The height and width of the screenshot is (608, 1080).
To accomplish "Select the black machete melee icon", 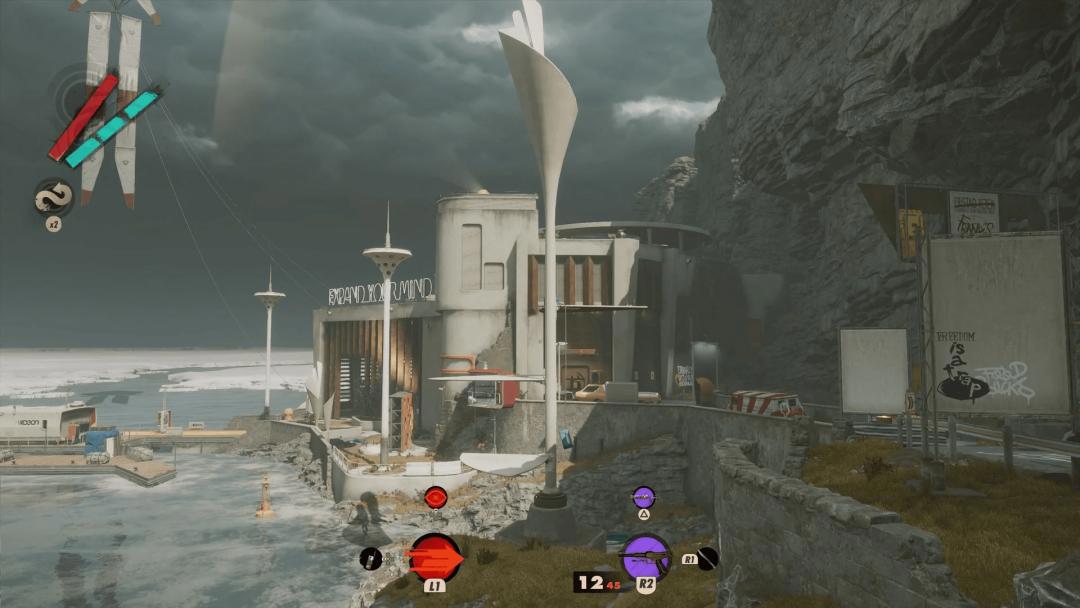I will click(x=708, y=558).
